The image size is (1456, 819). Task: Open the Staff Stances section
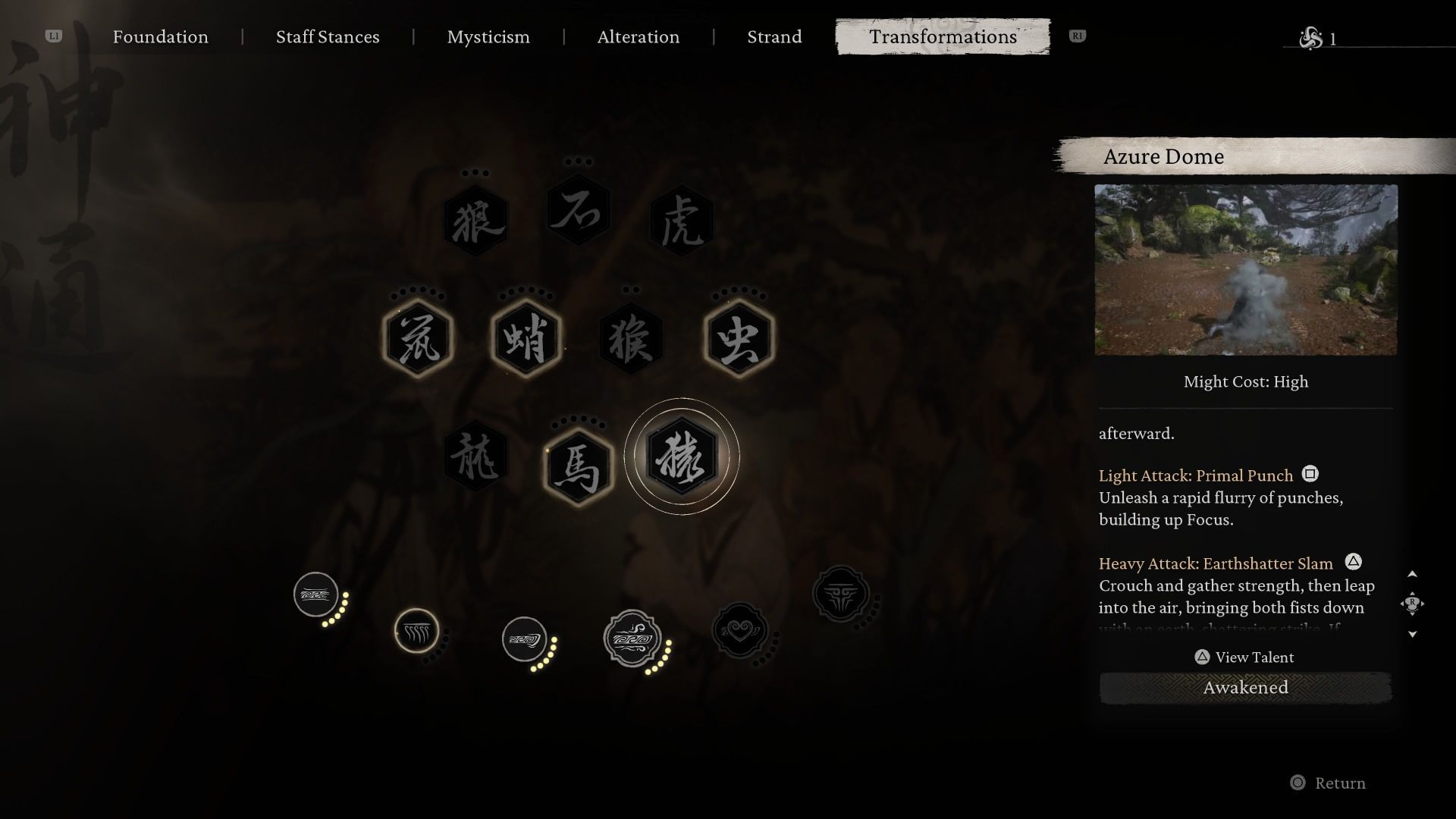(x=328, y=36)
